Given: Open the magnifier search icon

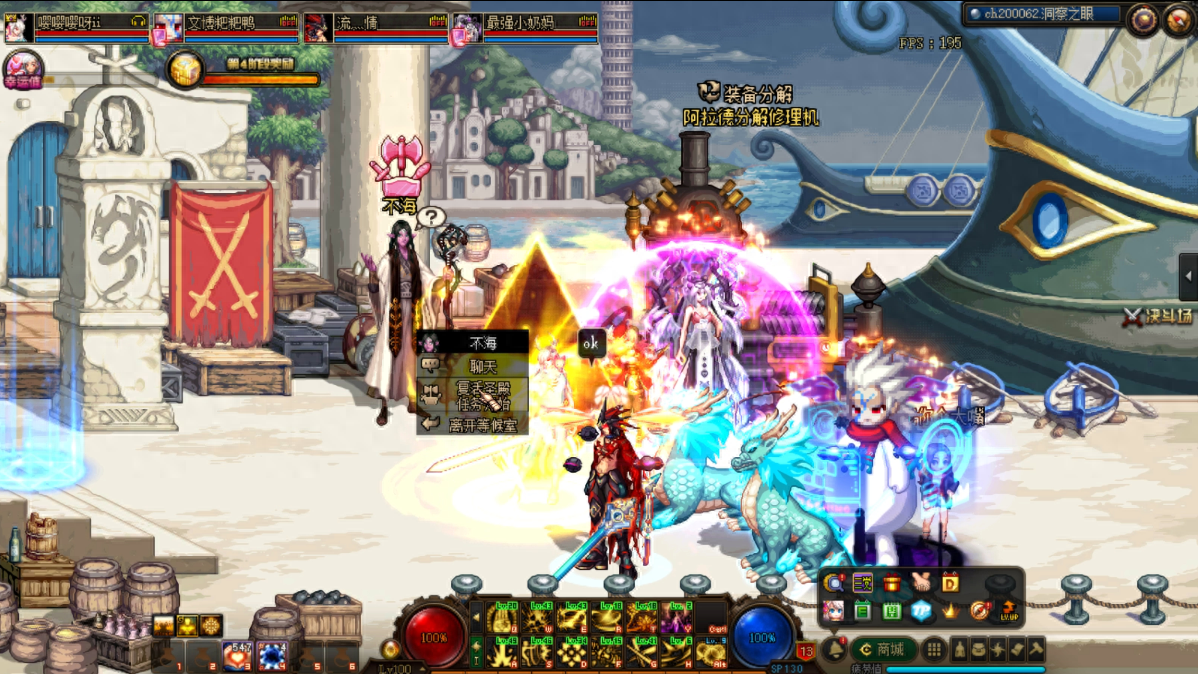Looking at the screenshot, I should coord(833,583).
